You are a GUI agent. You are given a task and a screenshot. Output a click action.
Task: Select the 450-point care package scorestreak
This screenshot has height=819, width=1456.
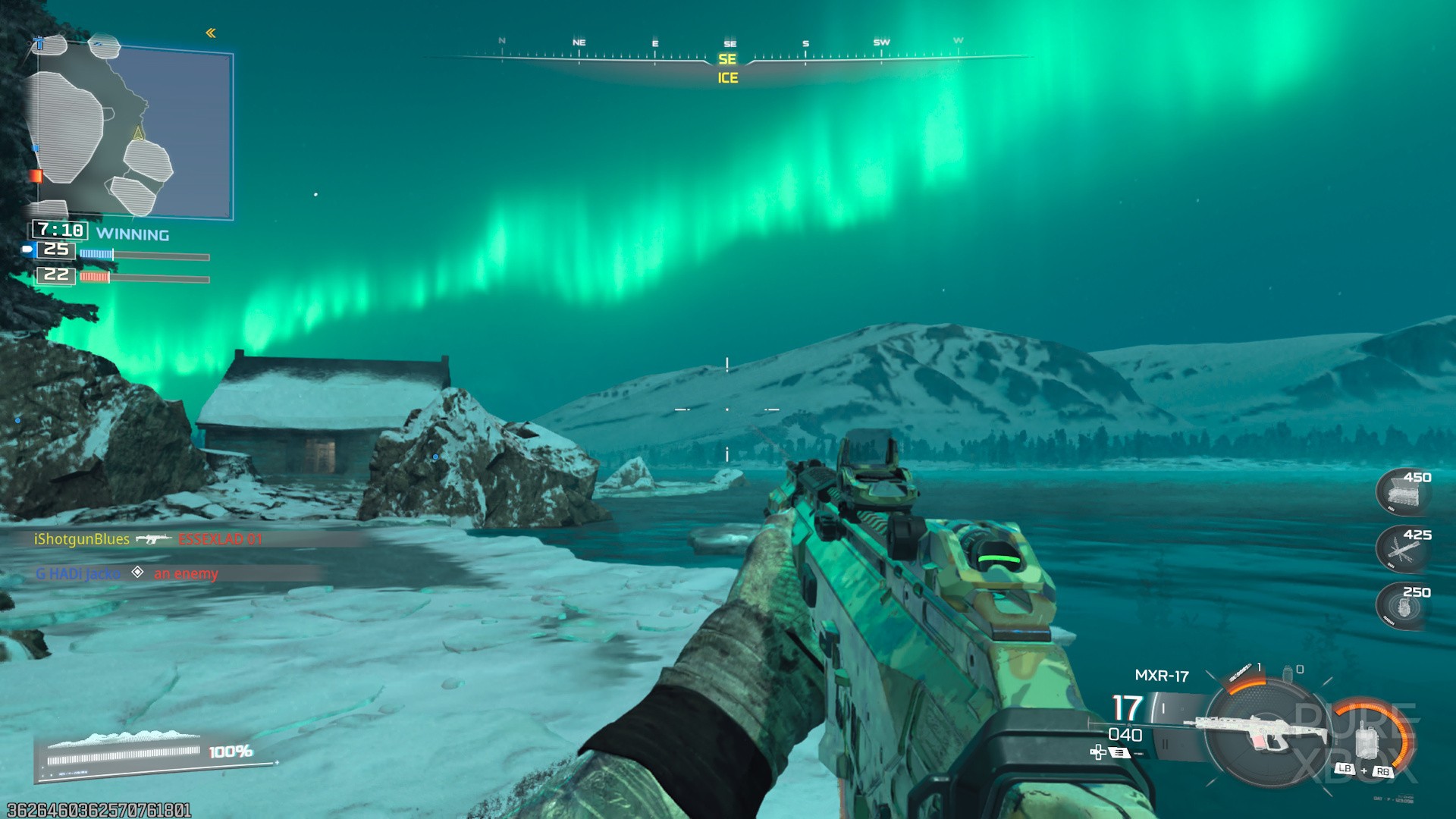point(1402,491)
